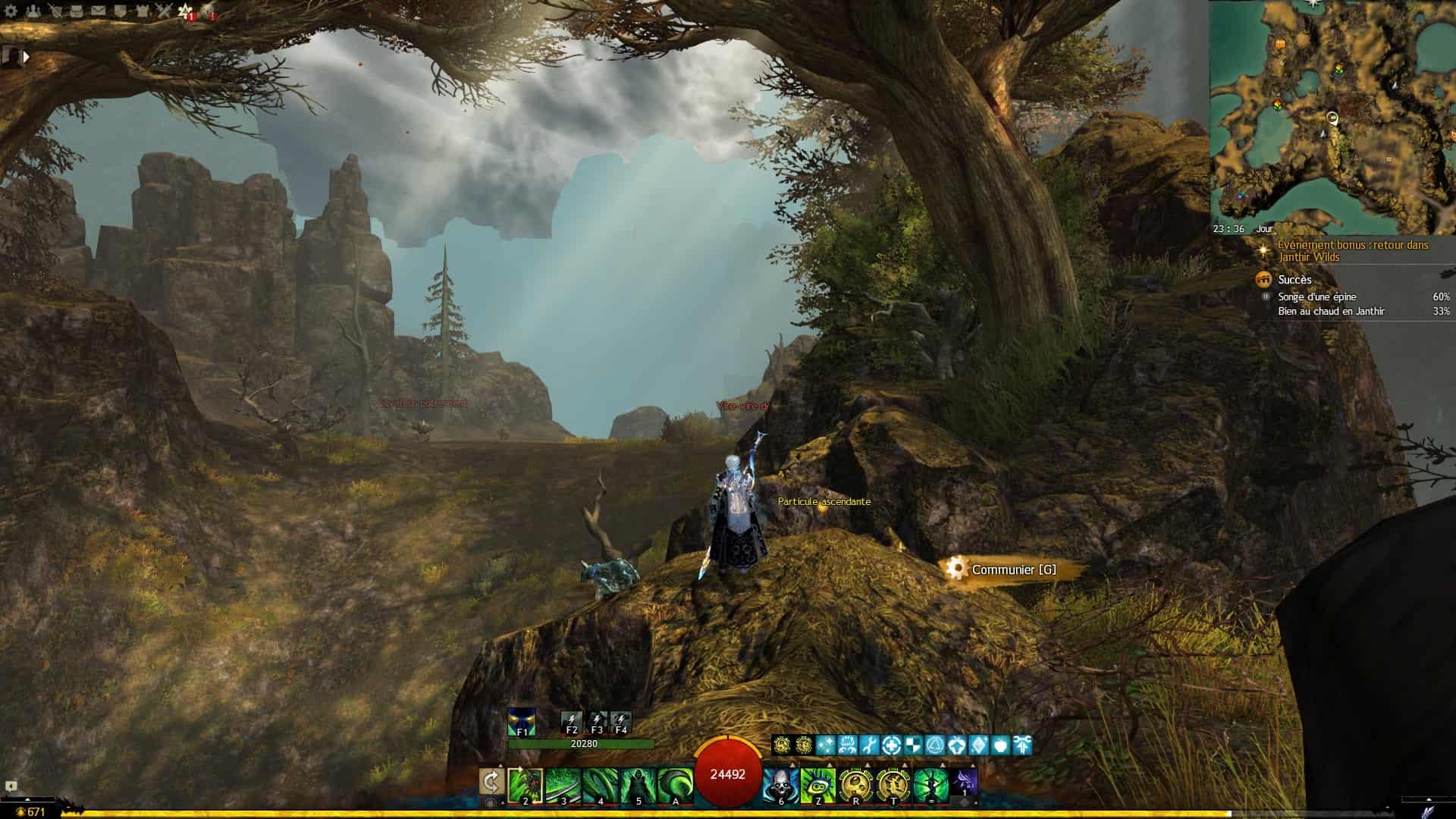The height and width of the screenshot is (819, 1456).
Task: Expand the party portrait arrow
Action: [x=27, y=57]
